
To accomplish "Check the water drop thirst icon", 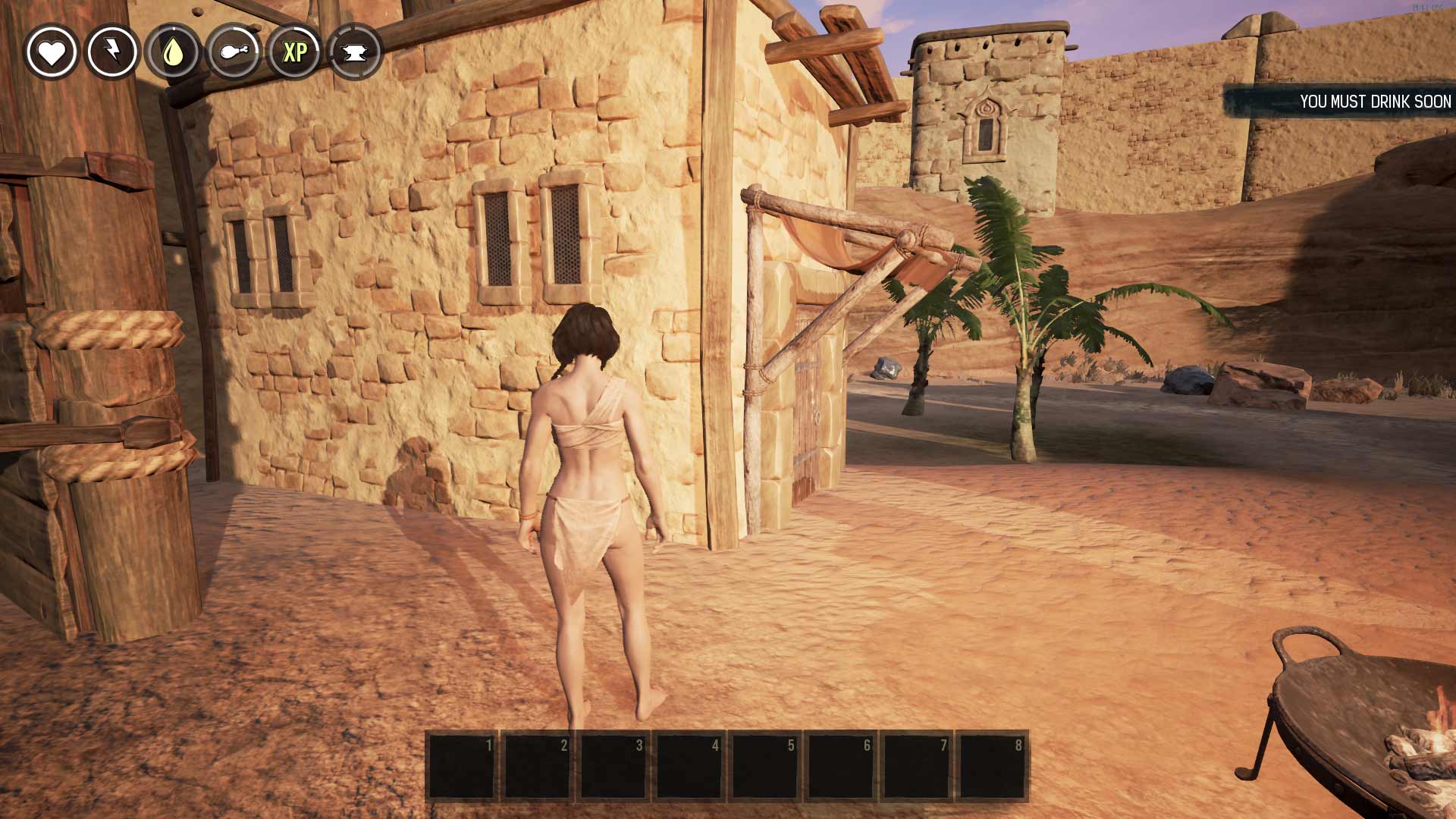I will (x=173, y=52).
